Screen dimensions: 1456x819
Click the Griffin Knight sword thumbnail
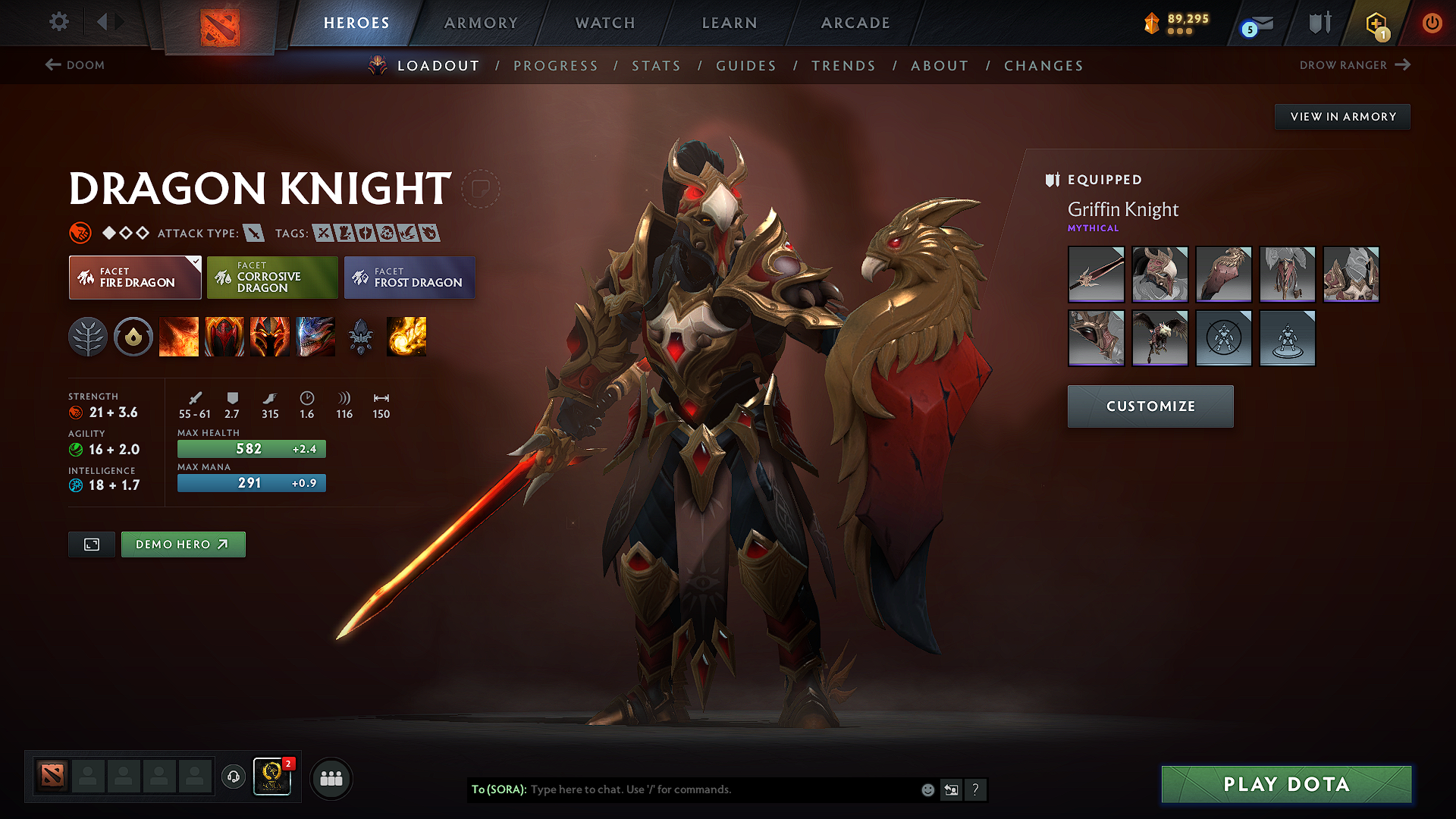pos(1096,274)
